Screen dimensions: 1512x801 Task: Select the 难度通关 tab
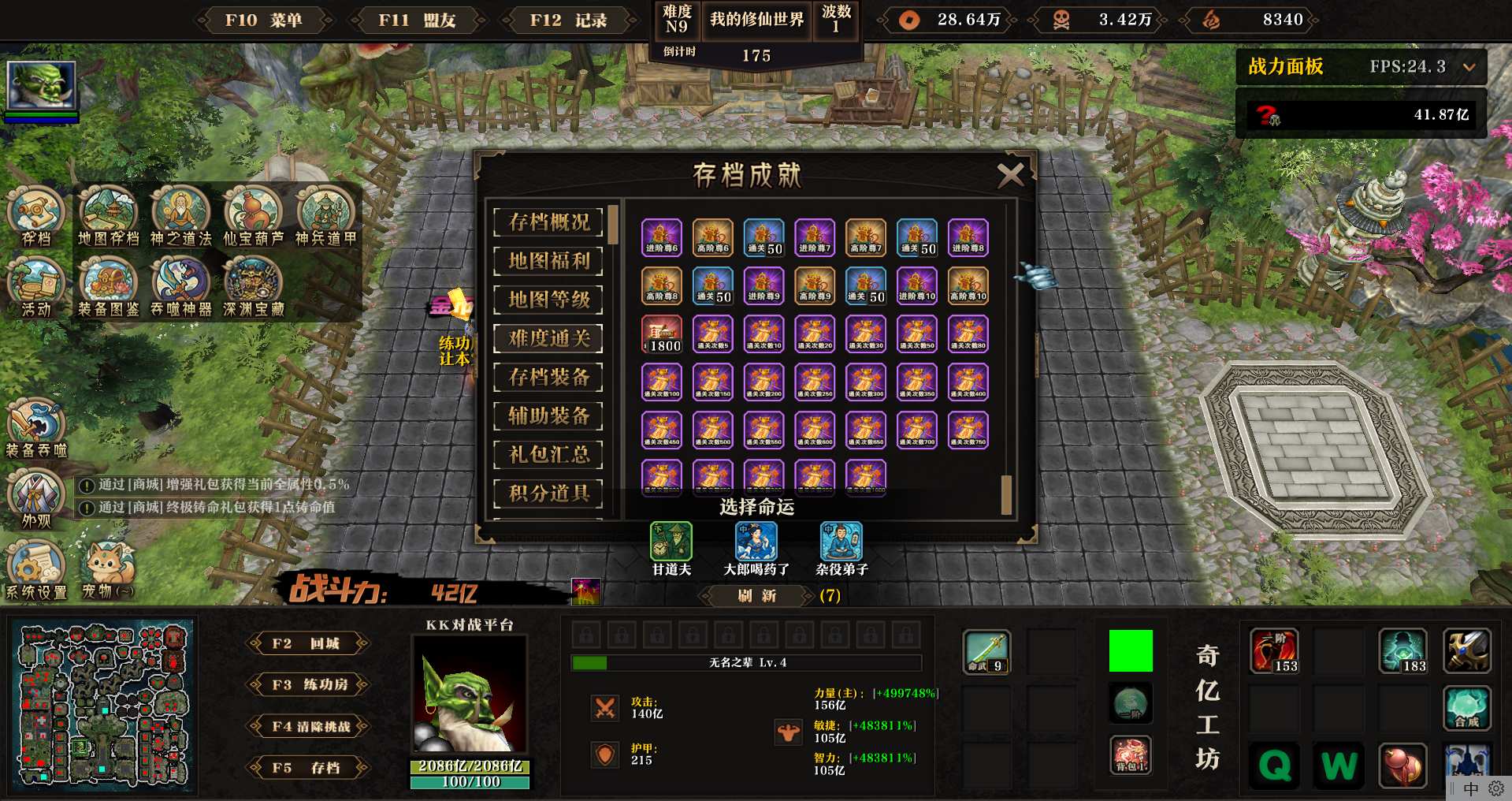[x=548, y=338]
